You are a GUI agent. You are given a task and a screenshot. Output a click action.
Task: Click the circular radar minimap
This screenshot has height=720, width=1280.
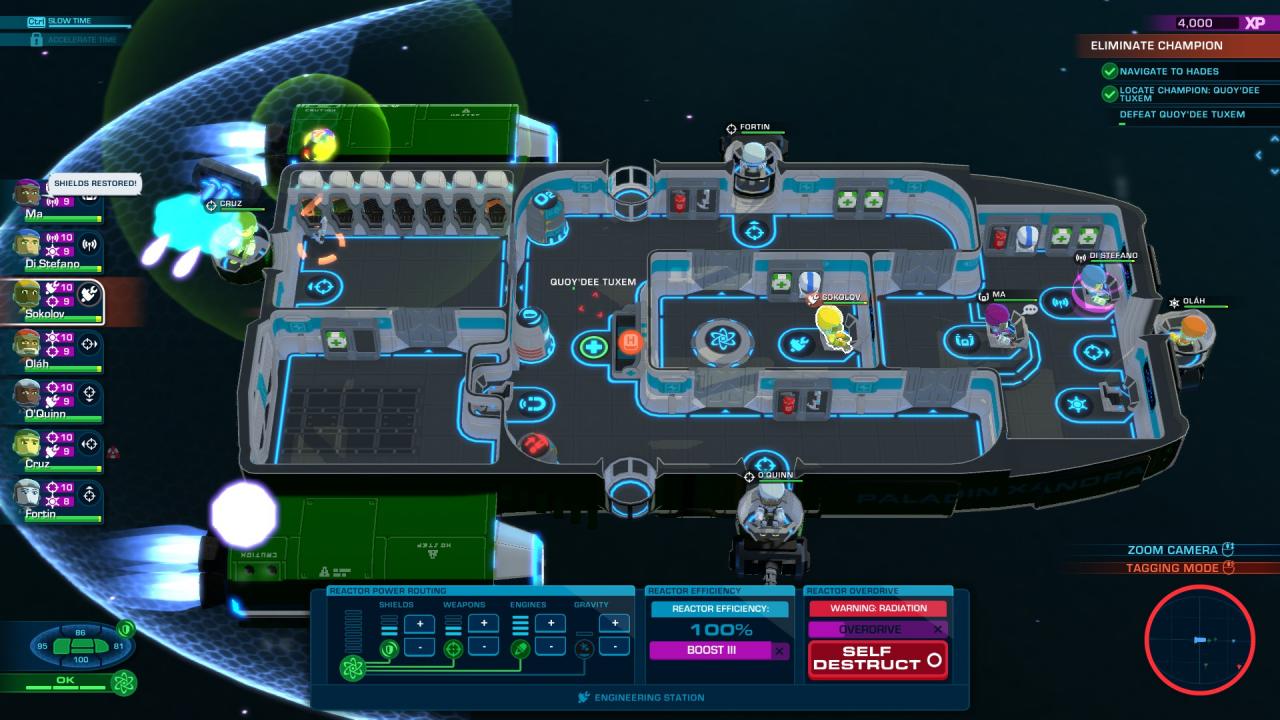tap(1199, 641)
